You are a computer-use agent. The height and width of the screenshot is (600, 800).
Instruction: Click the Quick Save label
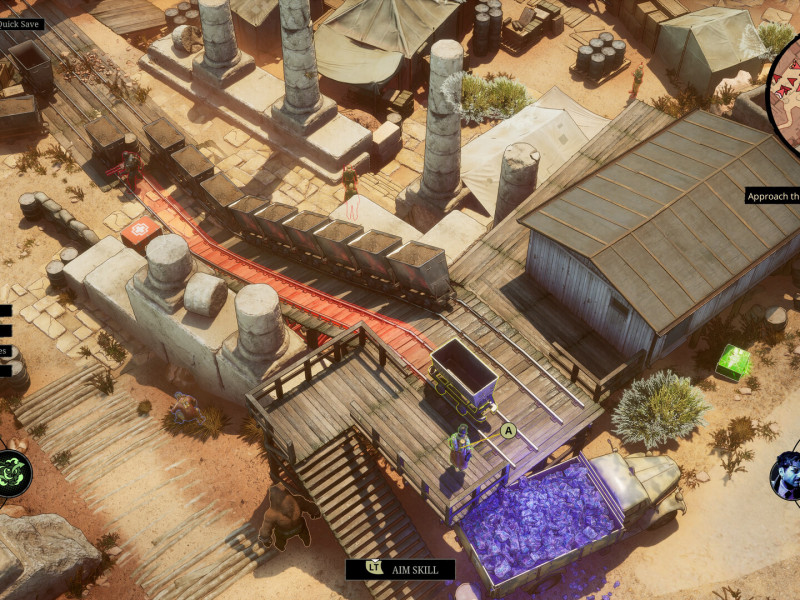[x=21, y=24]
